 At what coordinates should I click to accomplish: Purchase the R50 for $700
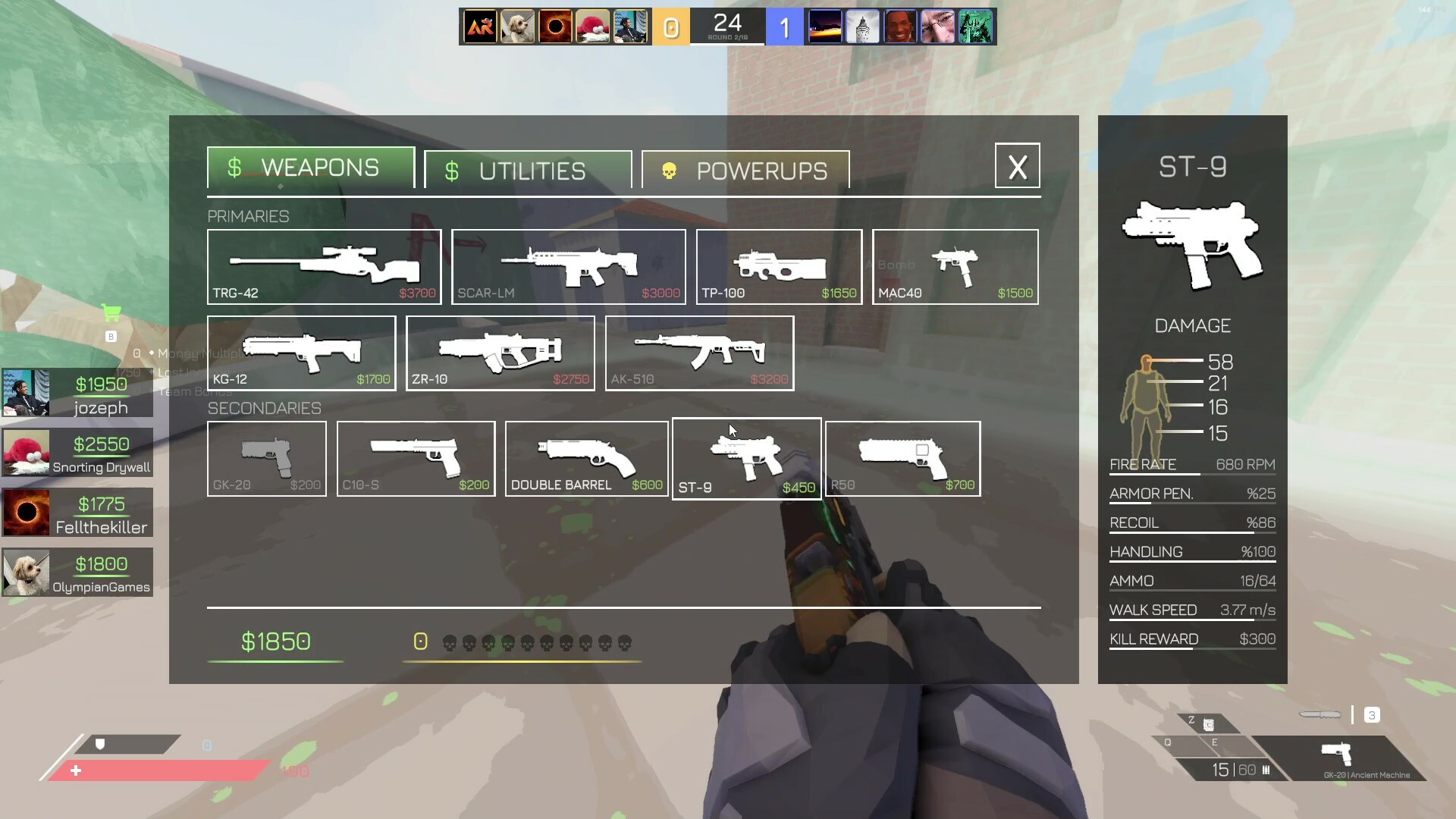pos(902,458)
